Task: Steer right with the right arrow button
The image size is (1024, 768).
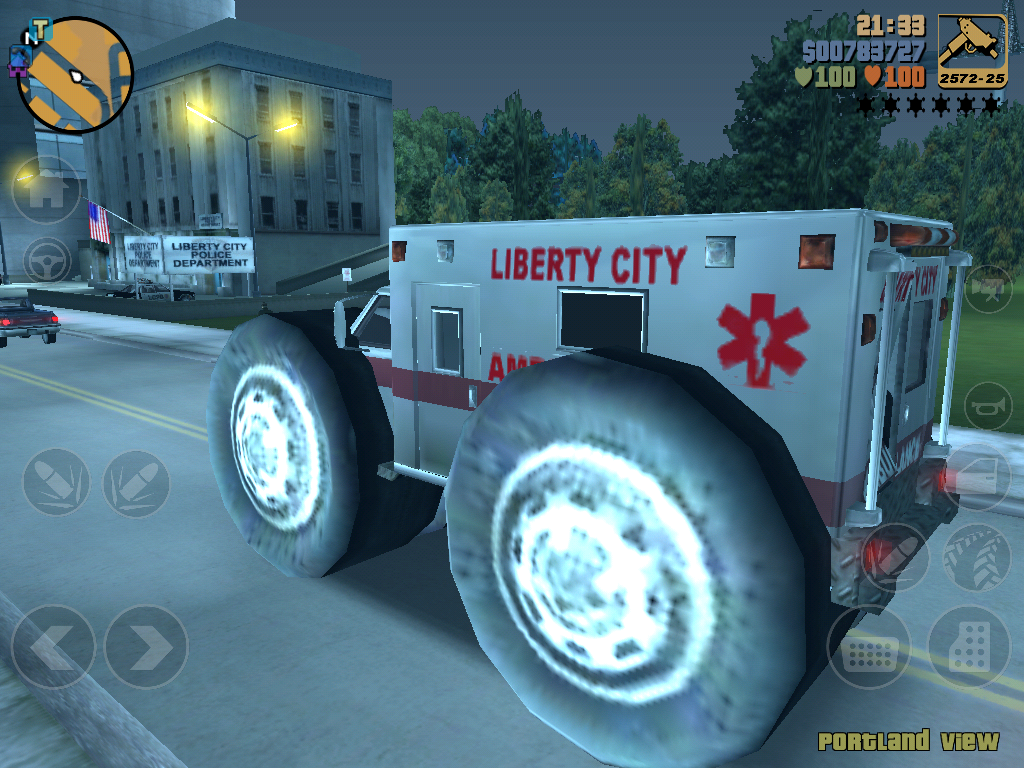Action: coord(146,647)
